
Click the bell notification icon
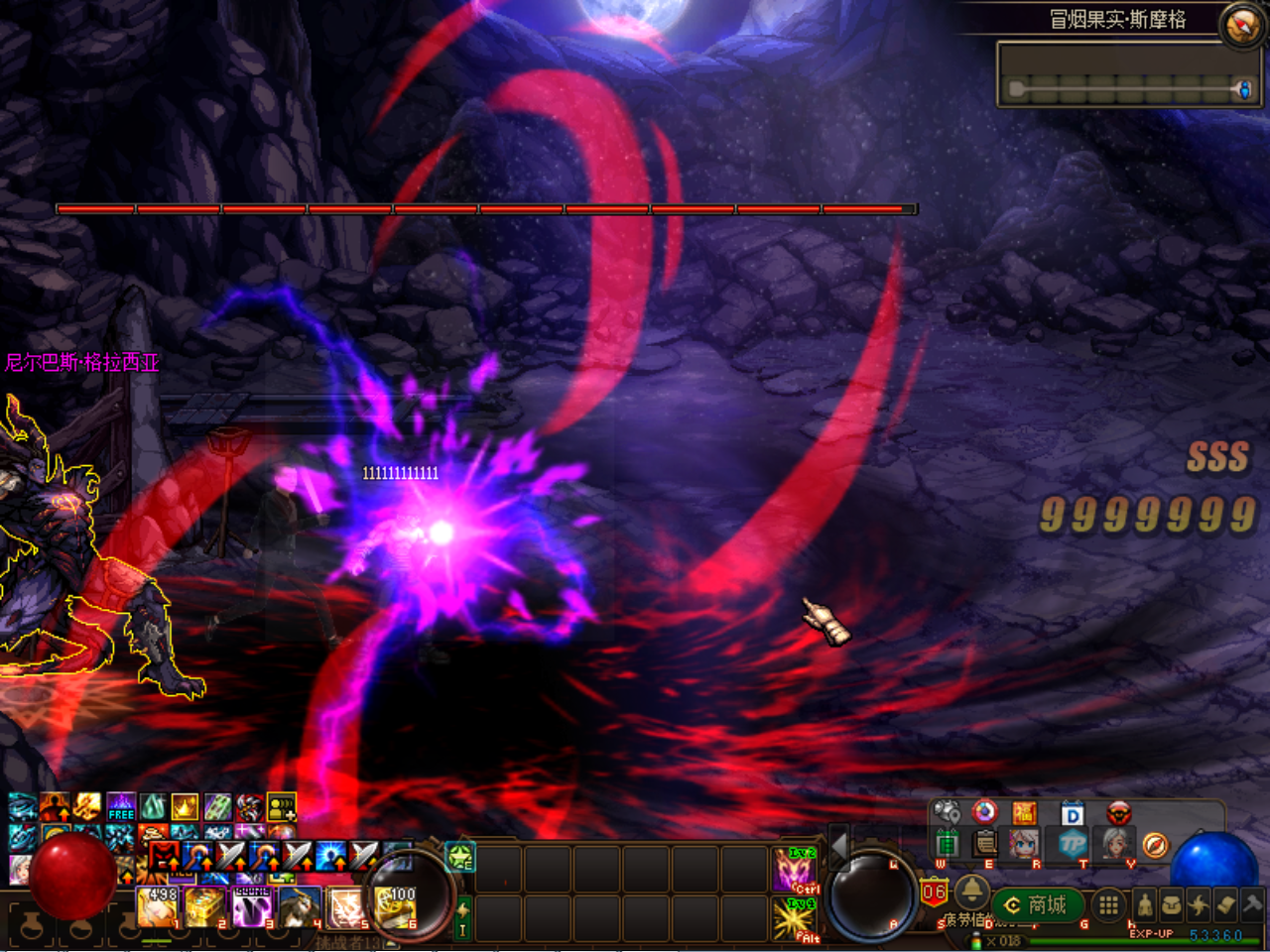pos(972,893)
